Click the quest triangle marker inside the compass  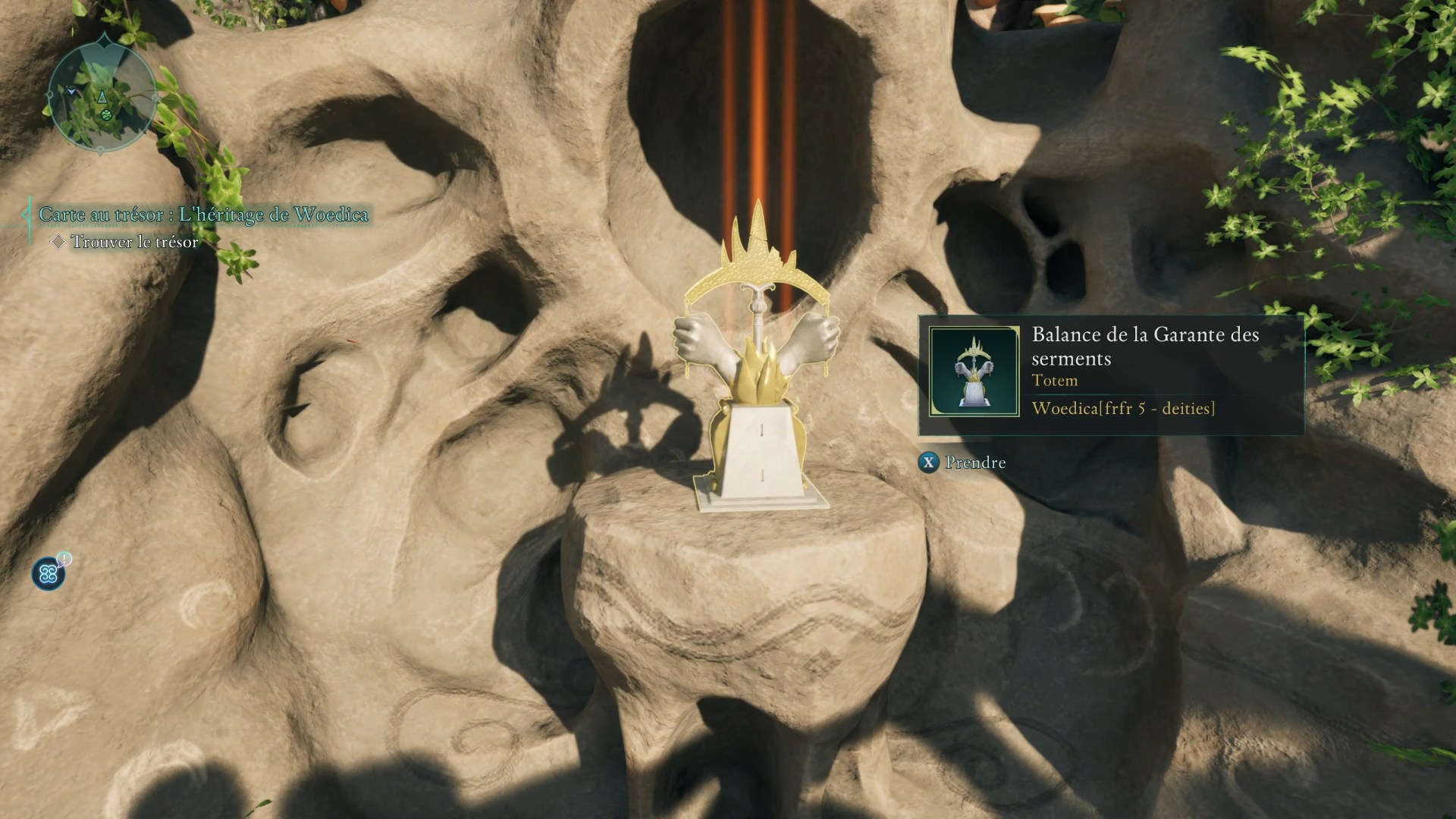[x=102, y=97]
